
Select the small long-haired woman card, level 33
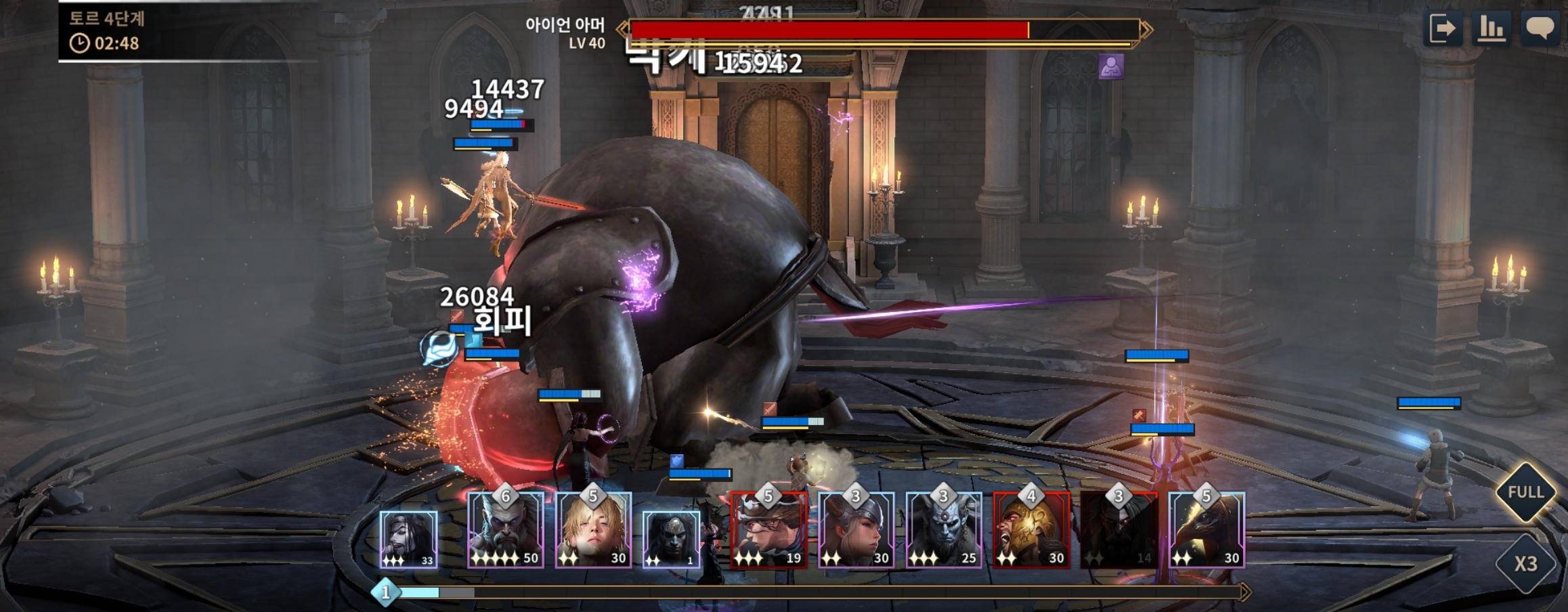tap(408, 540)
